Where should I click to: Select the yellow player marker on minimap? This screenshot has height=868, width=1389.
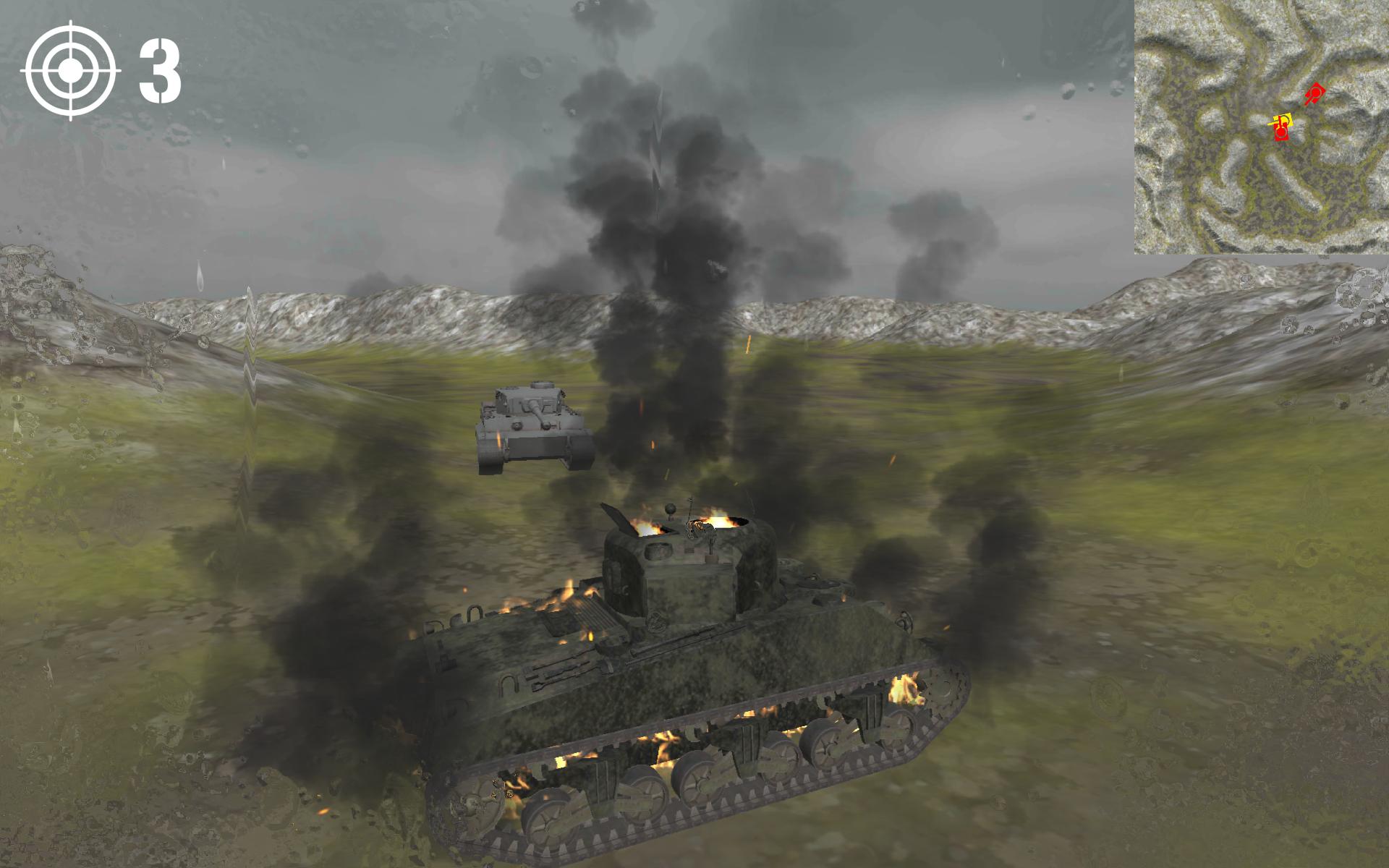[1283, 120]
